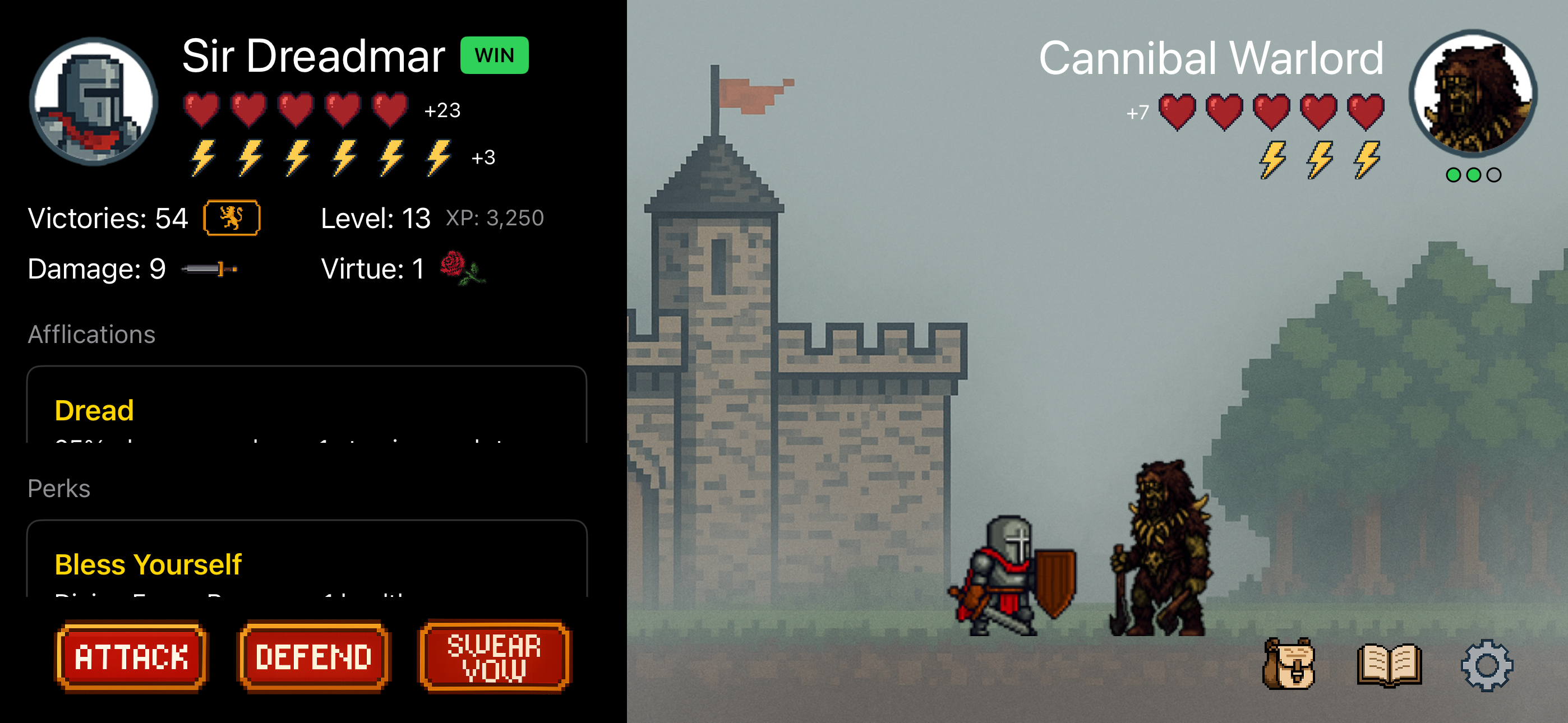Viewport: 1568px width, 723px height.
Task: Expand the Dread affliction panel
Action: (x=94, y=410)
